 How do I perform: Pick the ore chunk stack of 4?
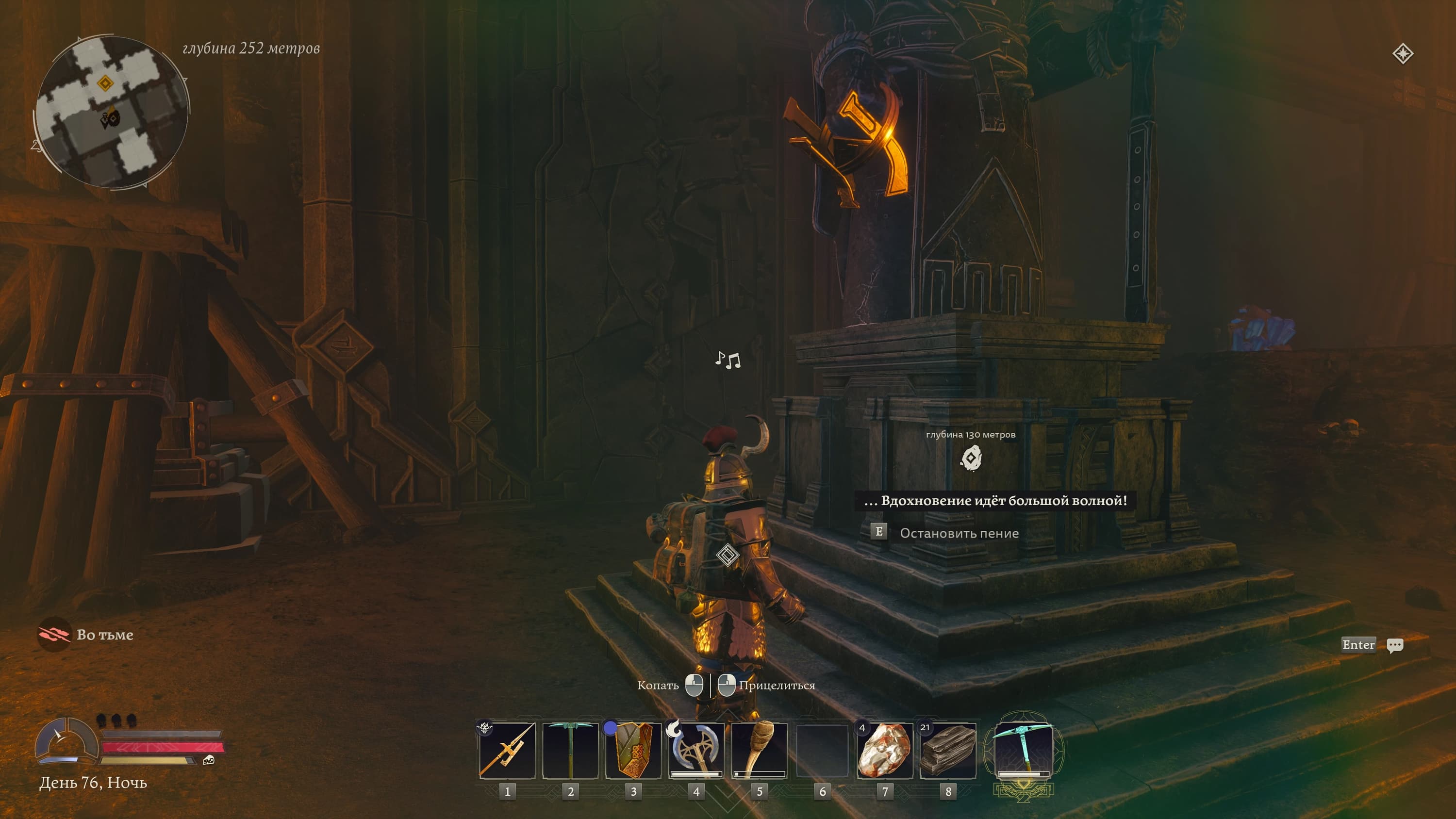[x=885, y=751]
